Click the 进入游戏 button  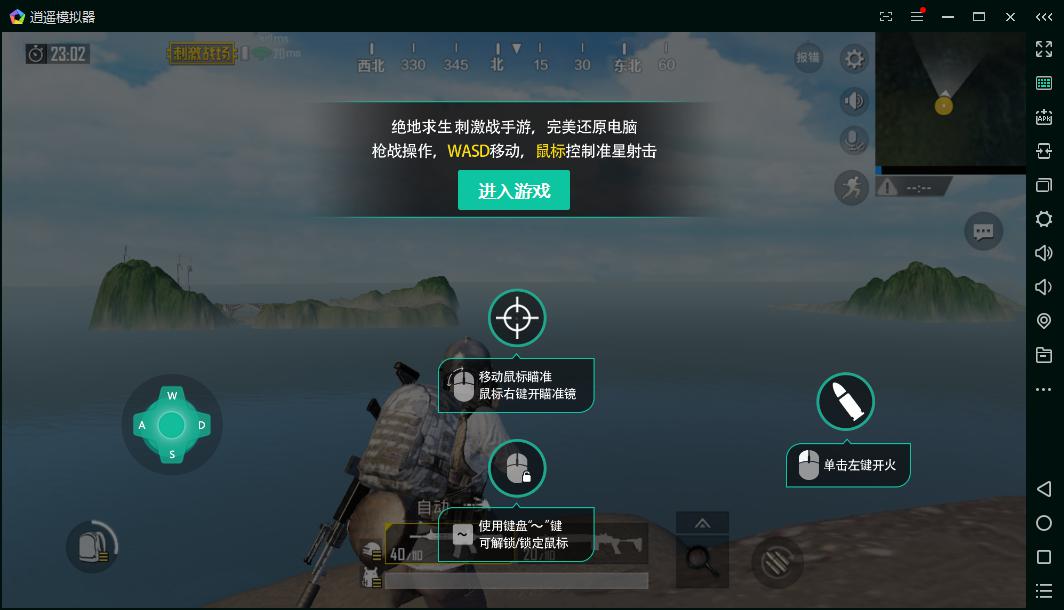coord(514,190)
